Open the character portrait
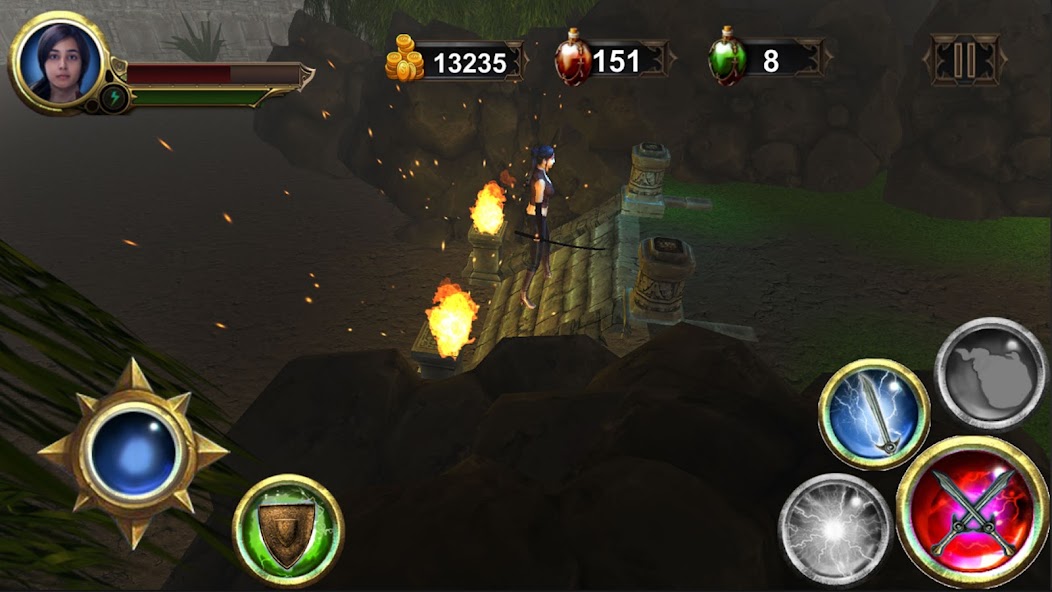 coord(58,60)
